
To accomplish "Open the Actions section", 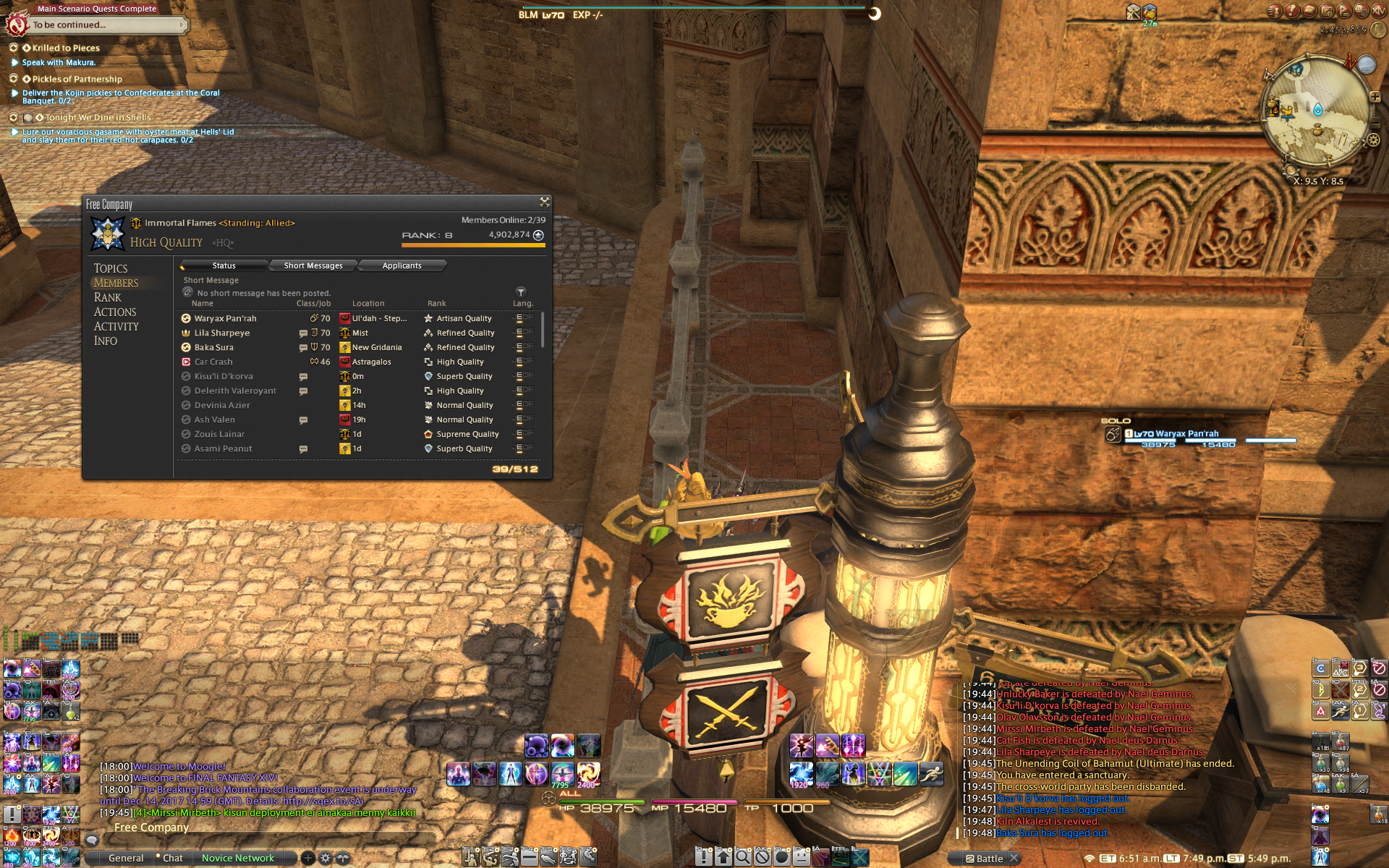I will pyautogui.click(x=115, y=312).
